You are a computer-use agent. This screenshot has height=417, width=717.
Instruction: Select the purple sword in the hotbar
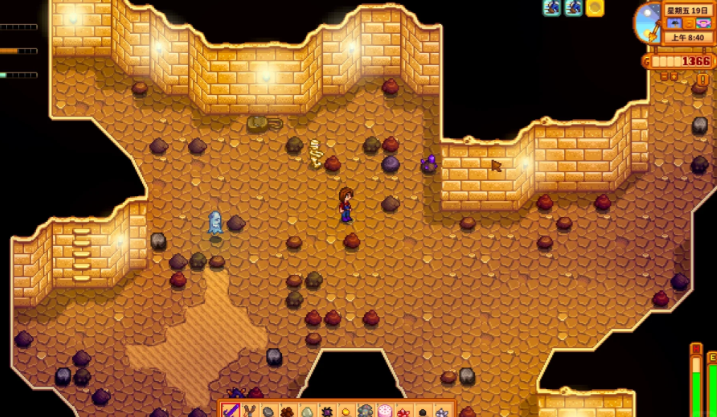(229, 411)
